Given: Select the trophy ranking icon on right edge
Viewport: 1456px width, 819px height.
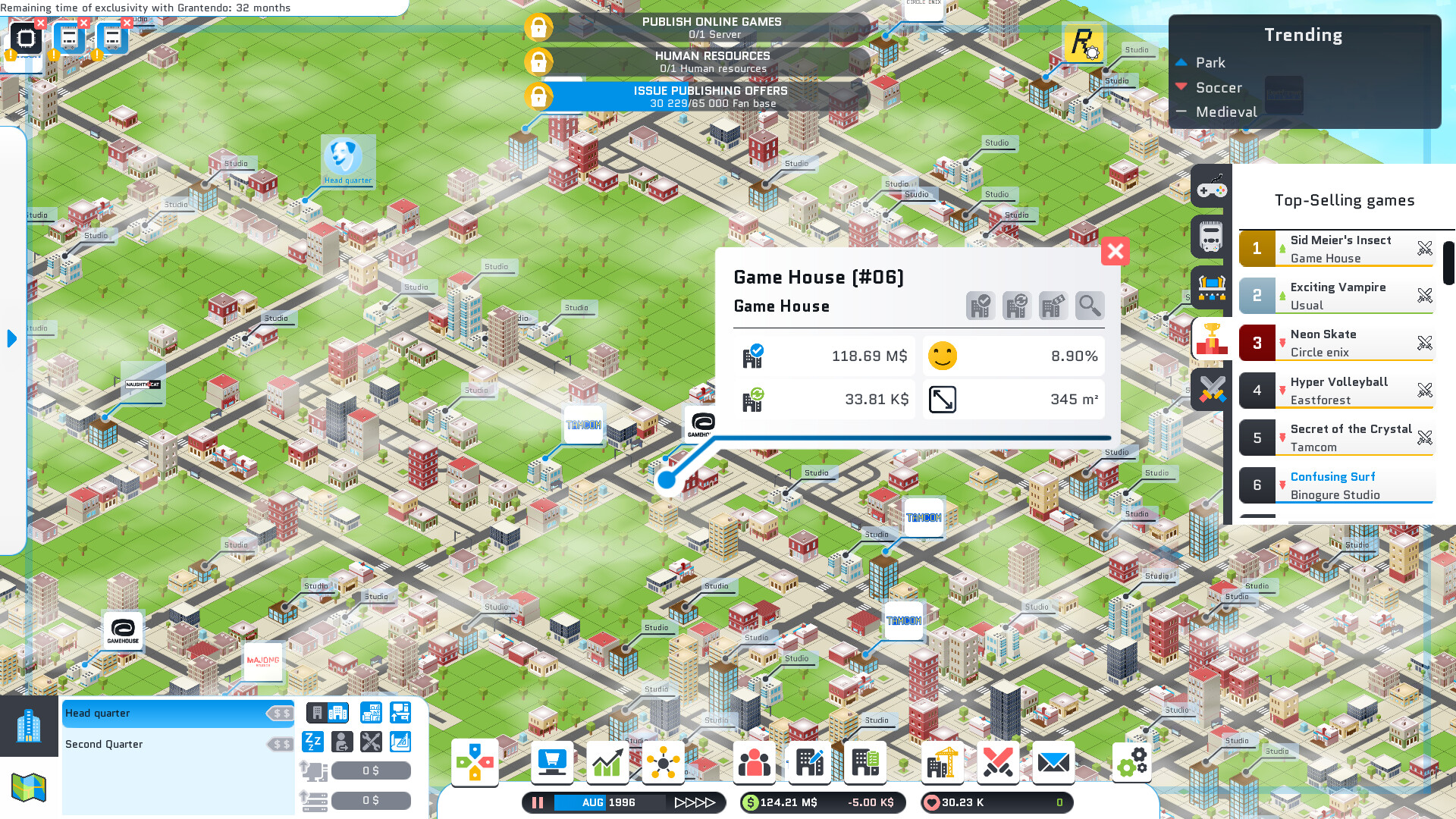Looking at the screenshot, I should point(1211,340).
